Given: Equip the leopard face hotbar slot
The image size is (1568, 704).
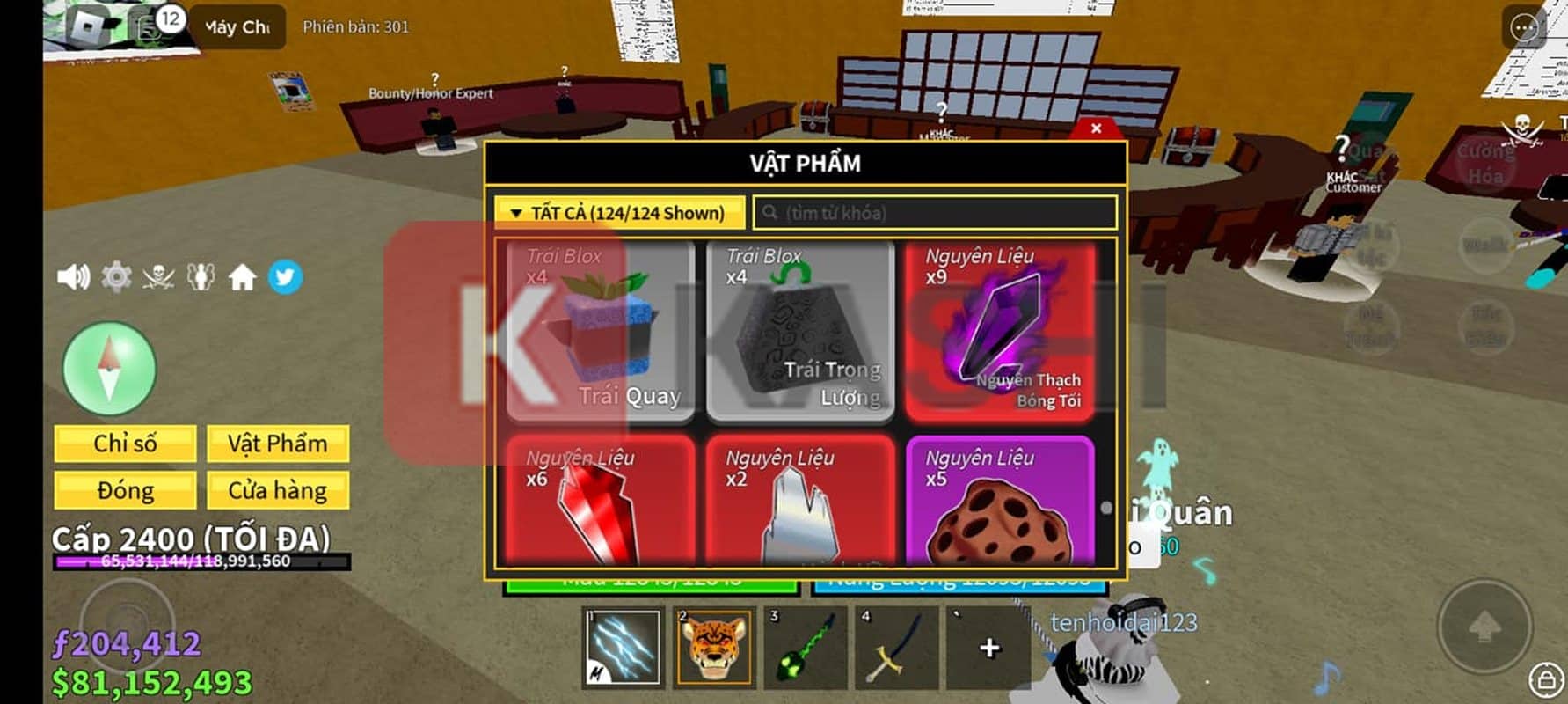Looking at the screenshot, I should point(714,649).
